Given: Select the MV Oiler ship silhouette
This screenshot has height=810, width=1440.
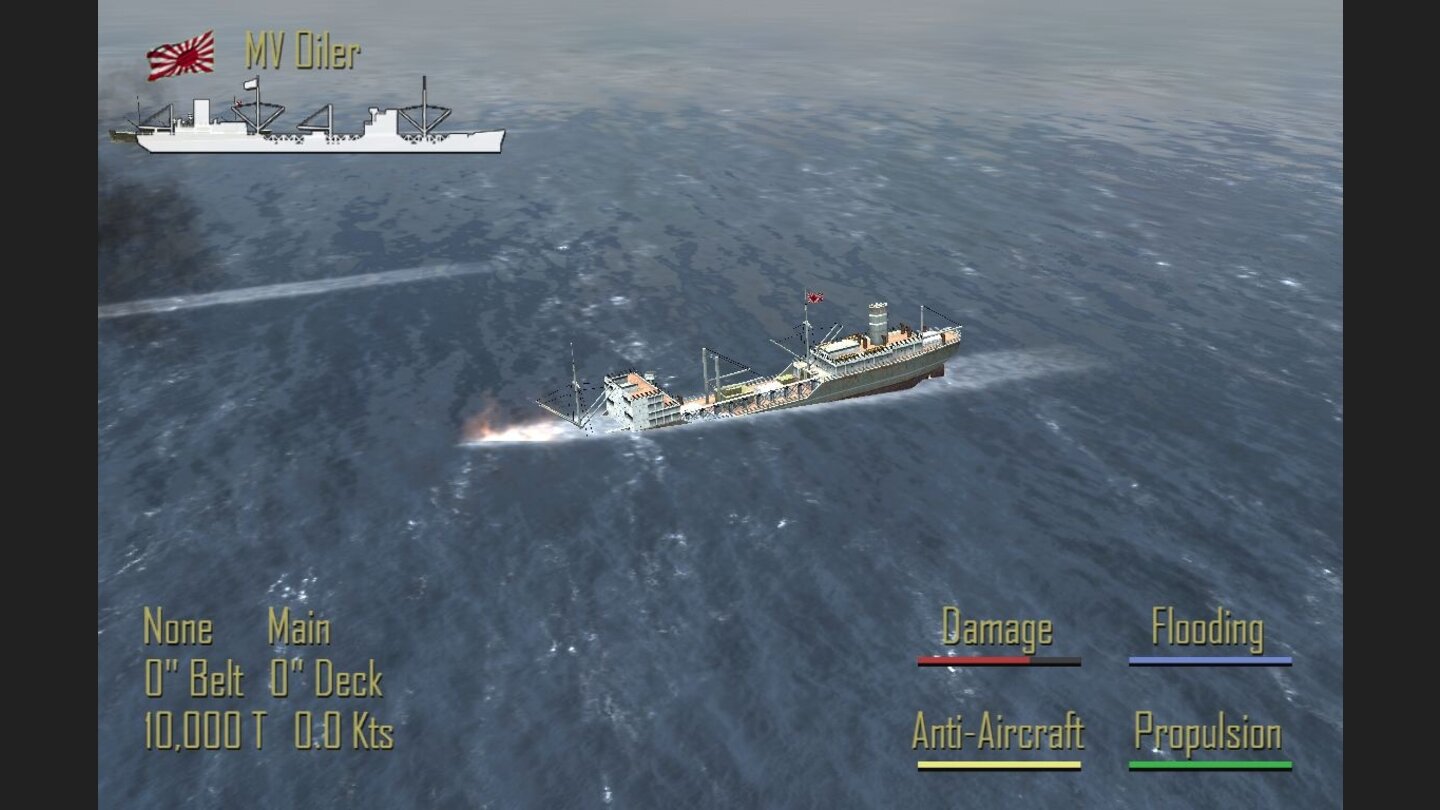Looking at the screenshot, I should [x=310, y=125].
